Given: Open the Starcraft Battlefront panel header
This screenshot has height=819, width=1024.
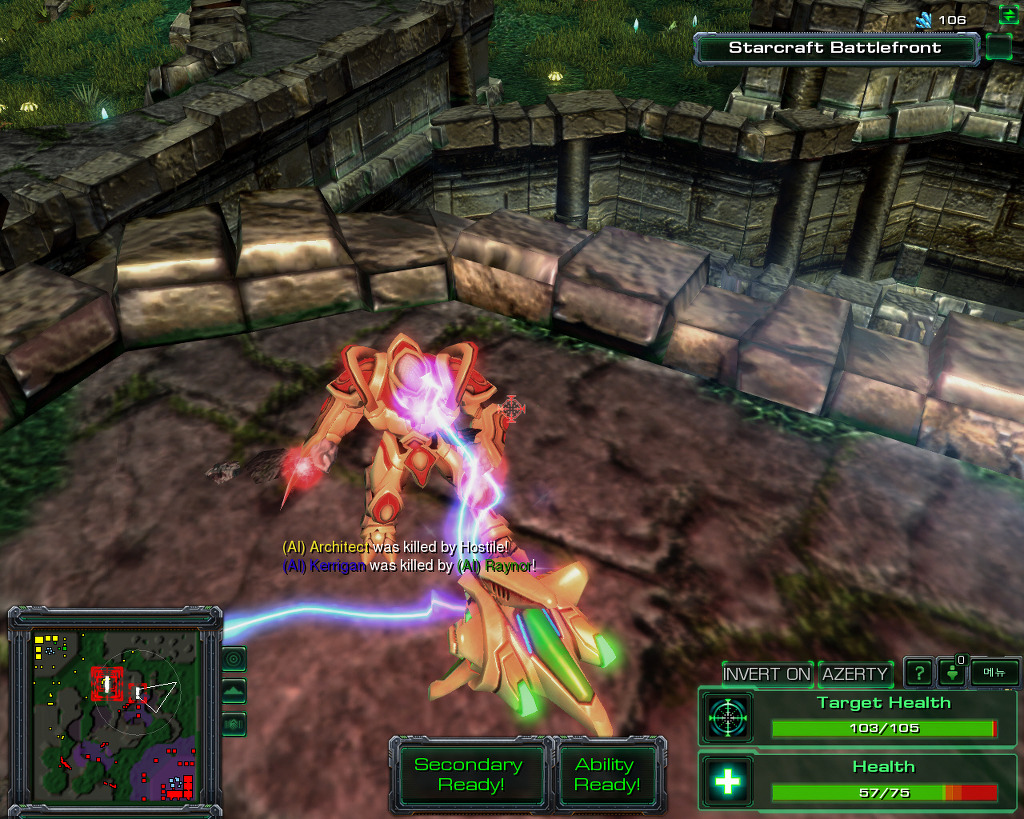Looking at the screenshot, I should tap(835, 48).
